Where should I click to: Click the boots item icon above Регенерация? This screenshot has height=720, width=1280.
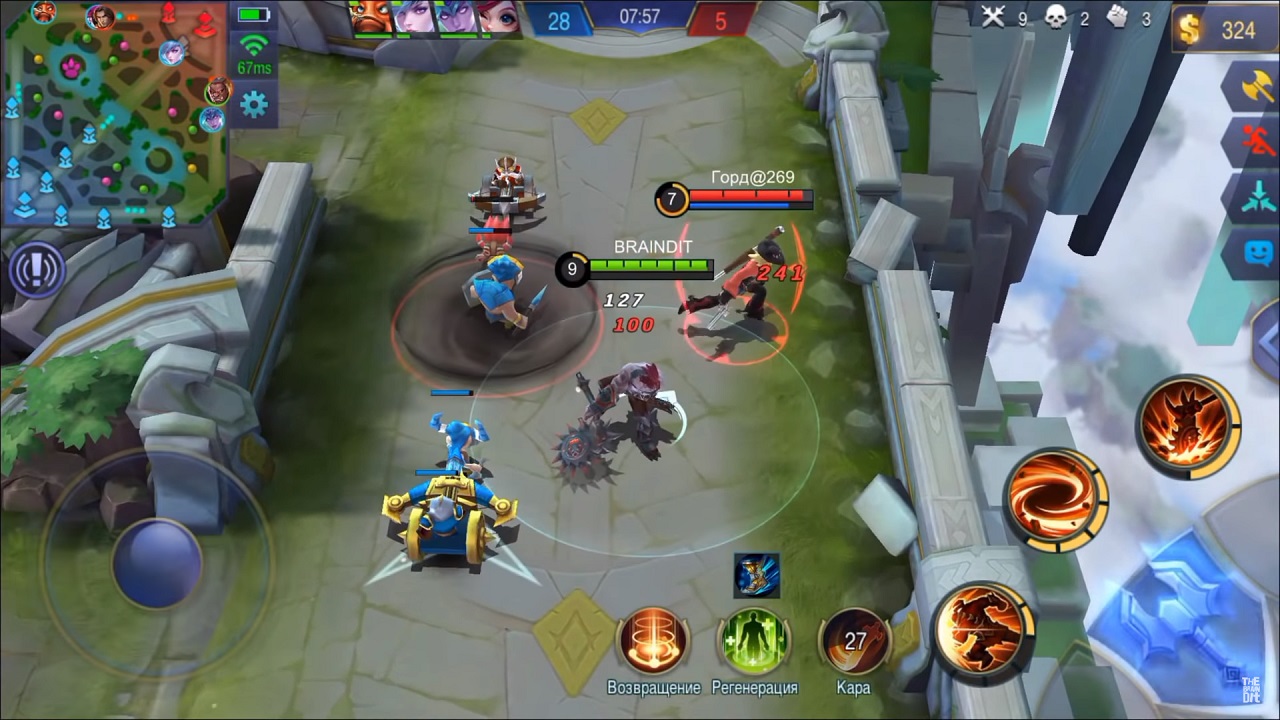pyautogui.click(x=756, y=575)
